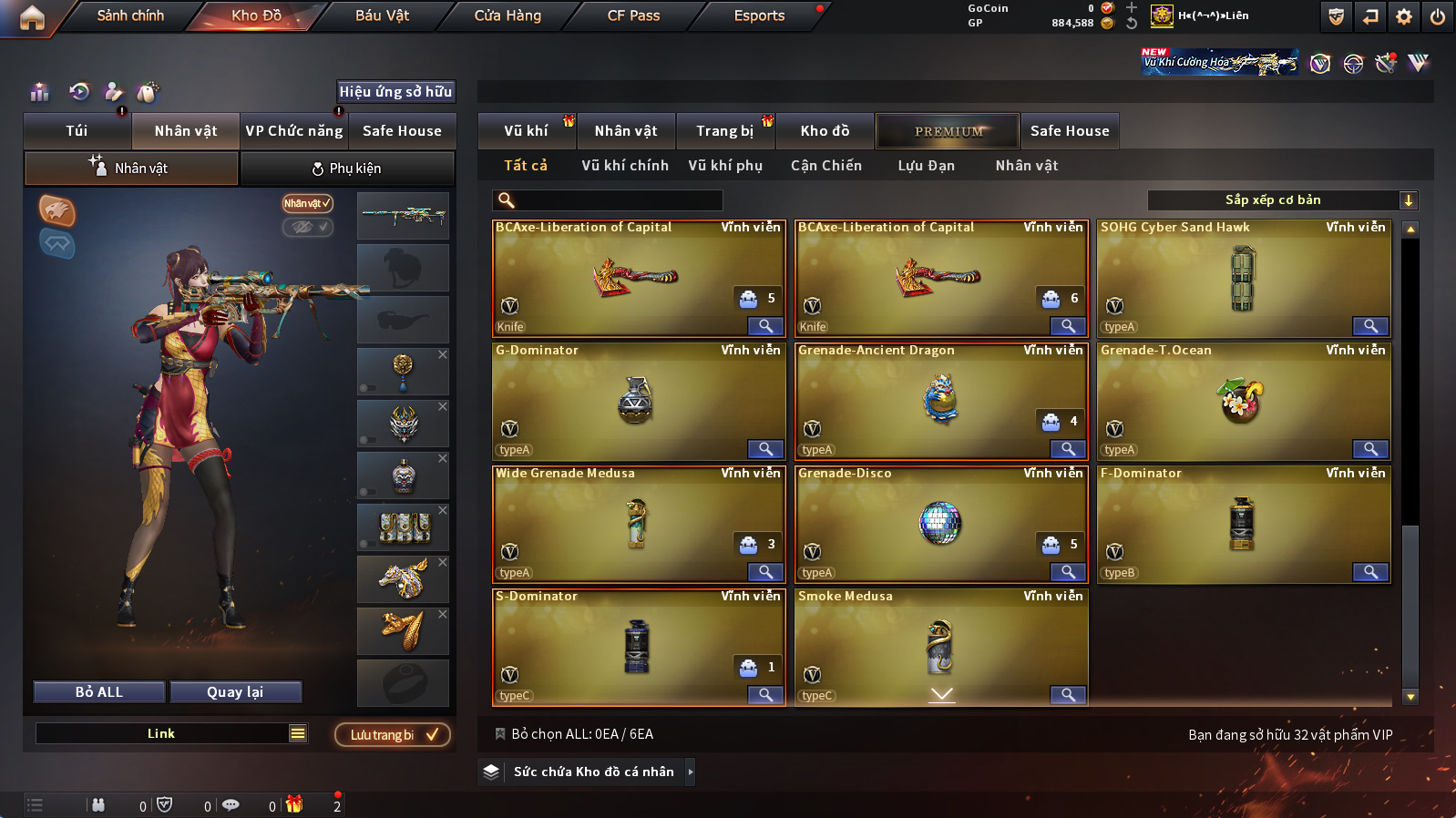
Task: Click the power exit button
Action: (1437, 16)
